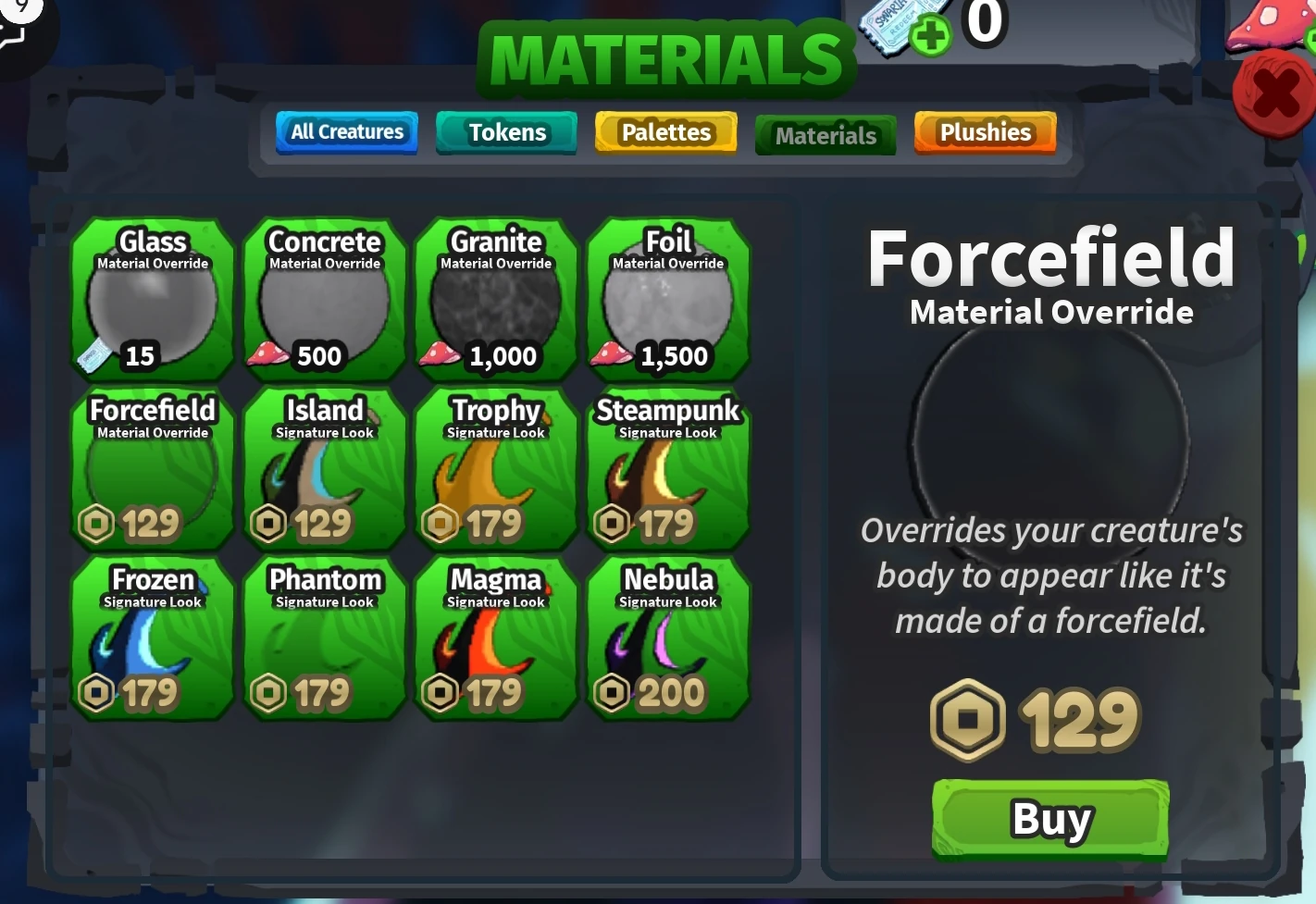The height and width of the screenshot is (904, 1316).
Task: Click the Robux icon on the Forcefield card
Action: click(96, 523)
